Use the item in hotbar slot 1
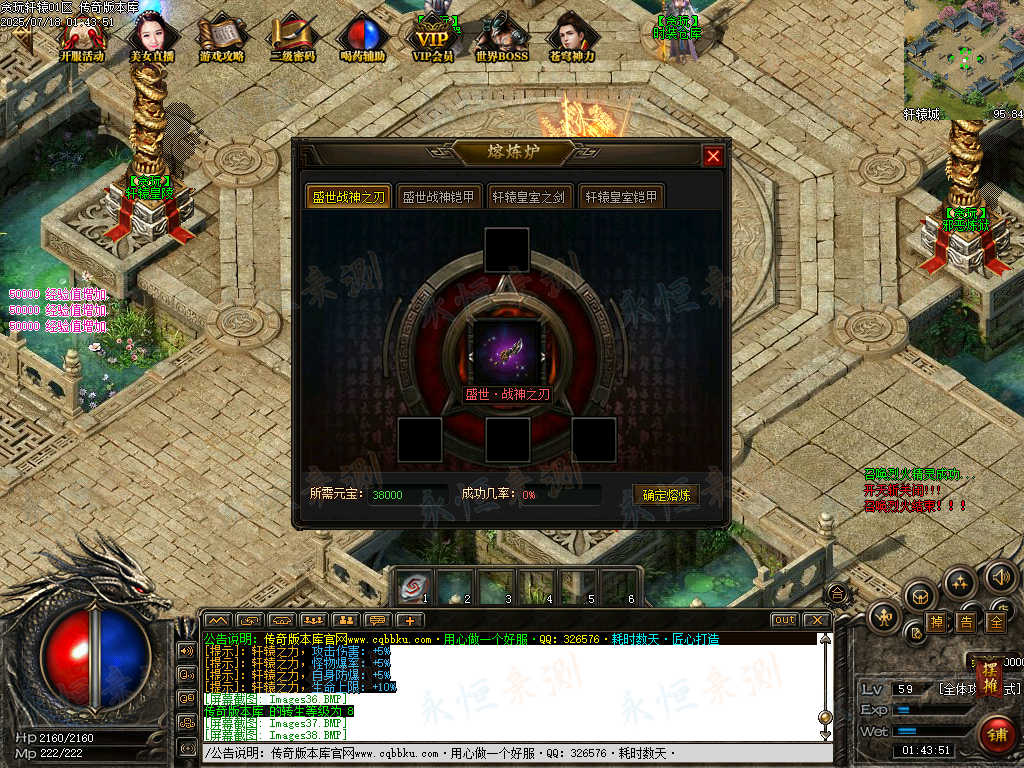This screenshot has width=1024, height=768. click(x=414, y=586)
